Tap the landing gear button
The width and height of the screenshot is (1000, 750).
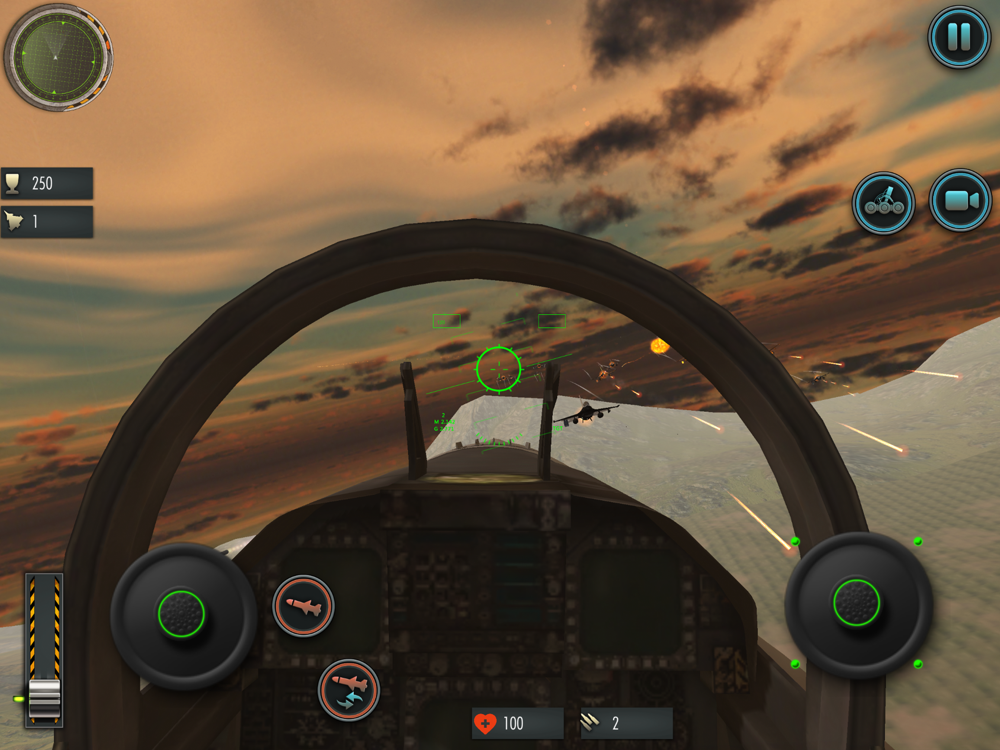coord(883,203)
